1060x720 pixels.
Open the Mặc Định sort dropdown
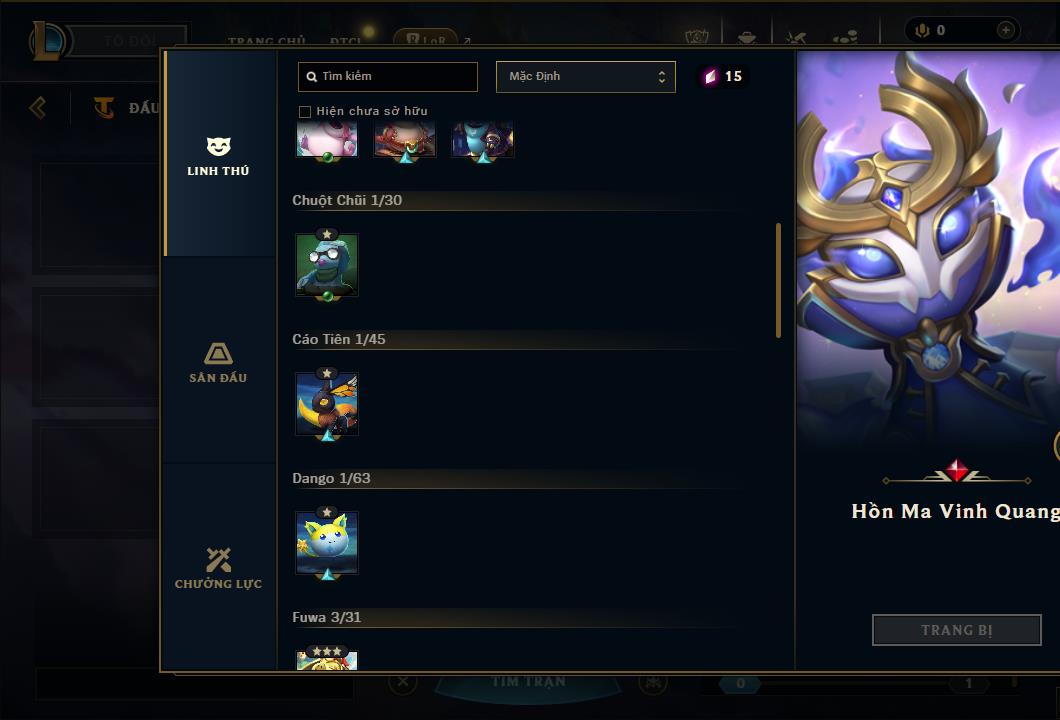585,77
